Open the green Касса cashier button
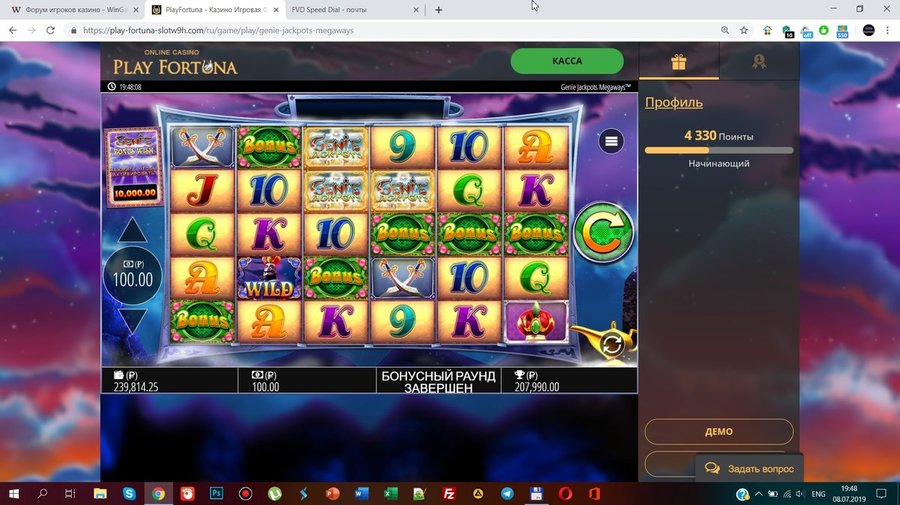The image size is (900, 505). [x=567, y=61]
